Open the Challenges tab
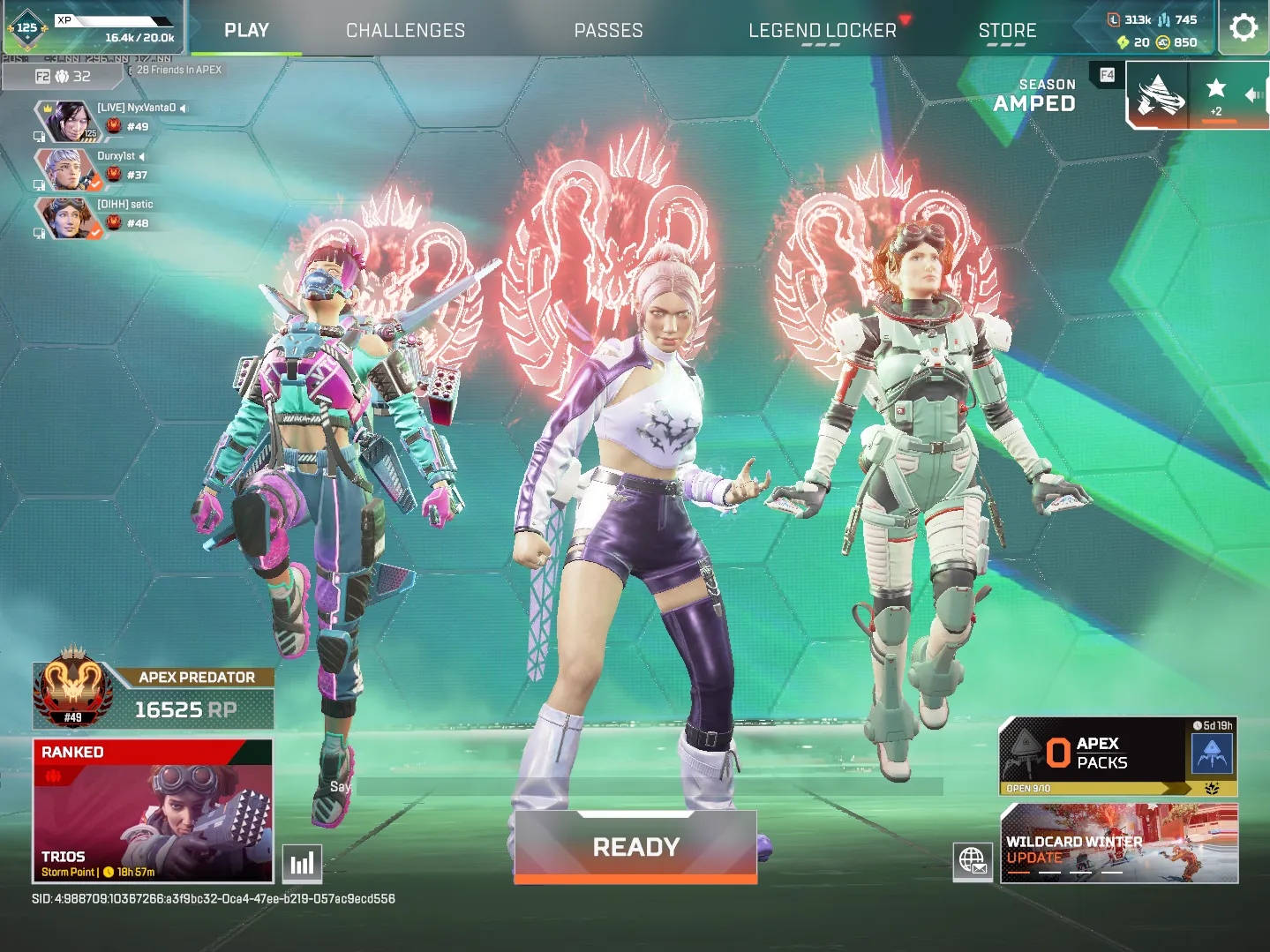The image size is (1270, 952). click(x=405, y=30)
